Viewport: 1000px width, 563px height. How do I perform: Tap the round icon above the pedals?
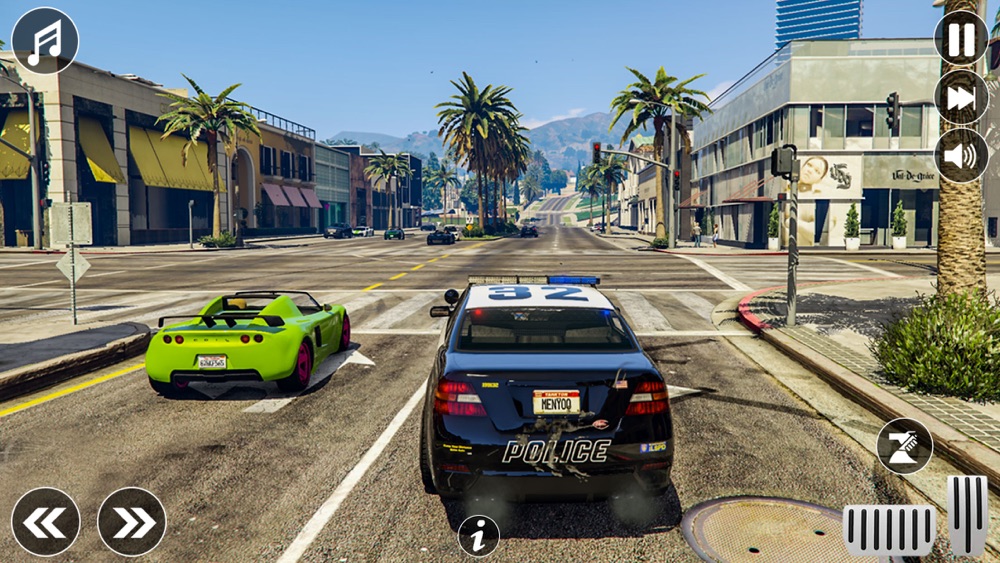904,446
